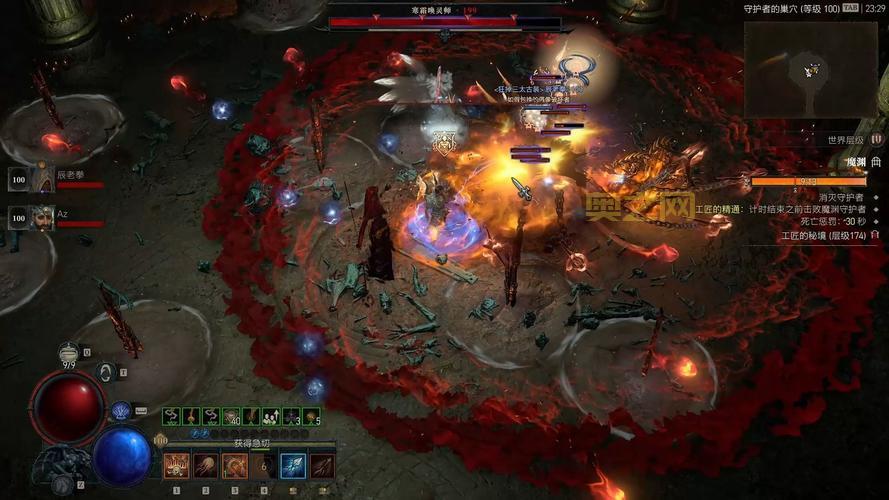Activate the third skill with the swirl icon
The height and width of the screenshot is (500, 889).
tap(235, 465)
